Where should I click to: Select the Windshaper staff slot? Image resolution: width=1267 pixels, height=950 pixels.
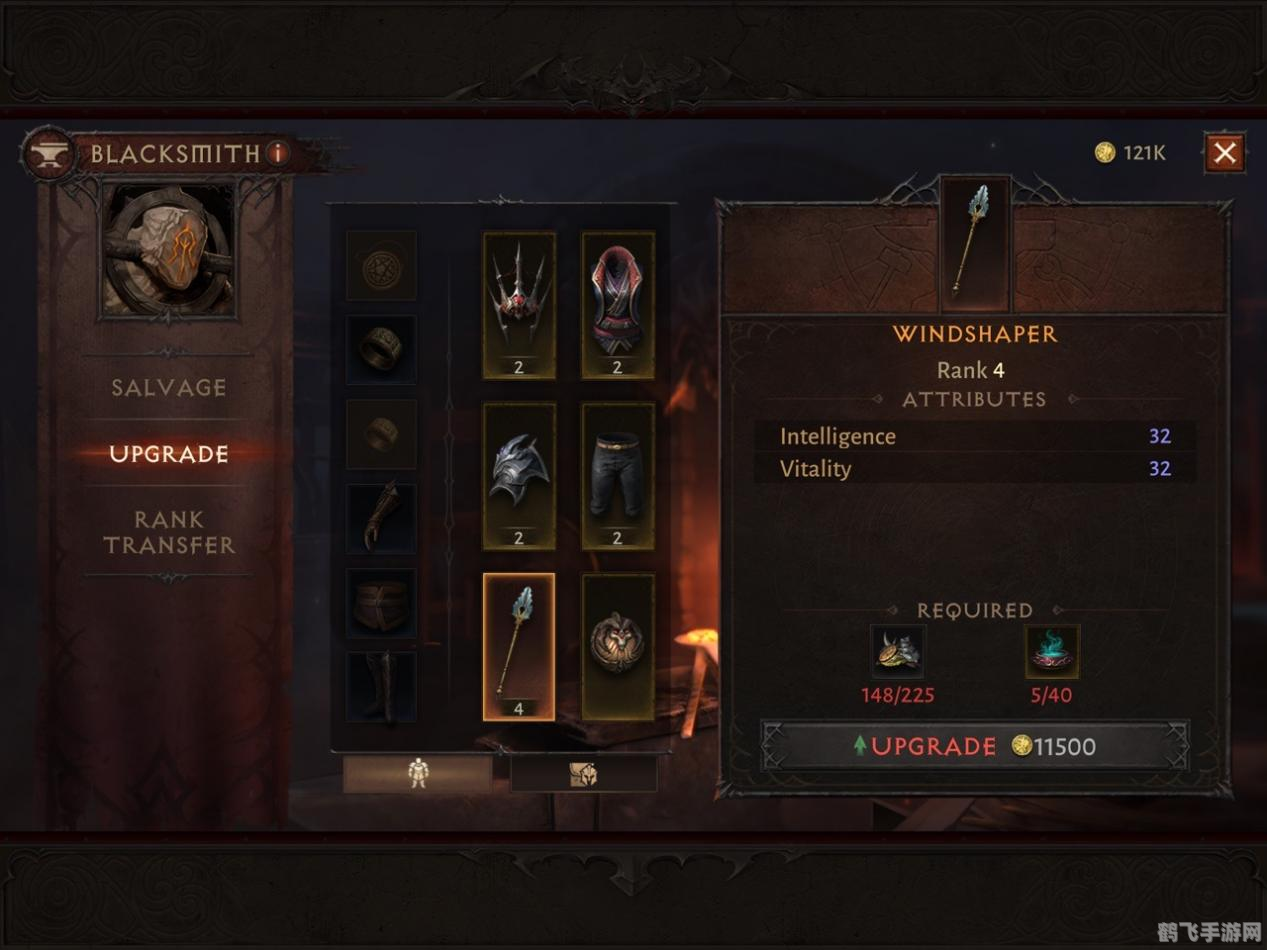(519, 646)
